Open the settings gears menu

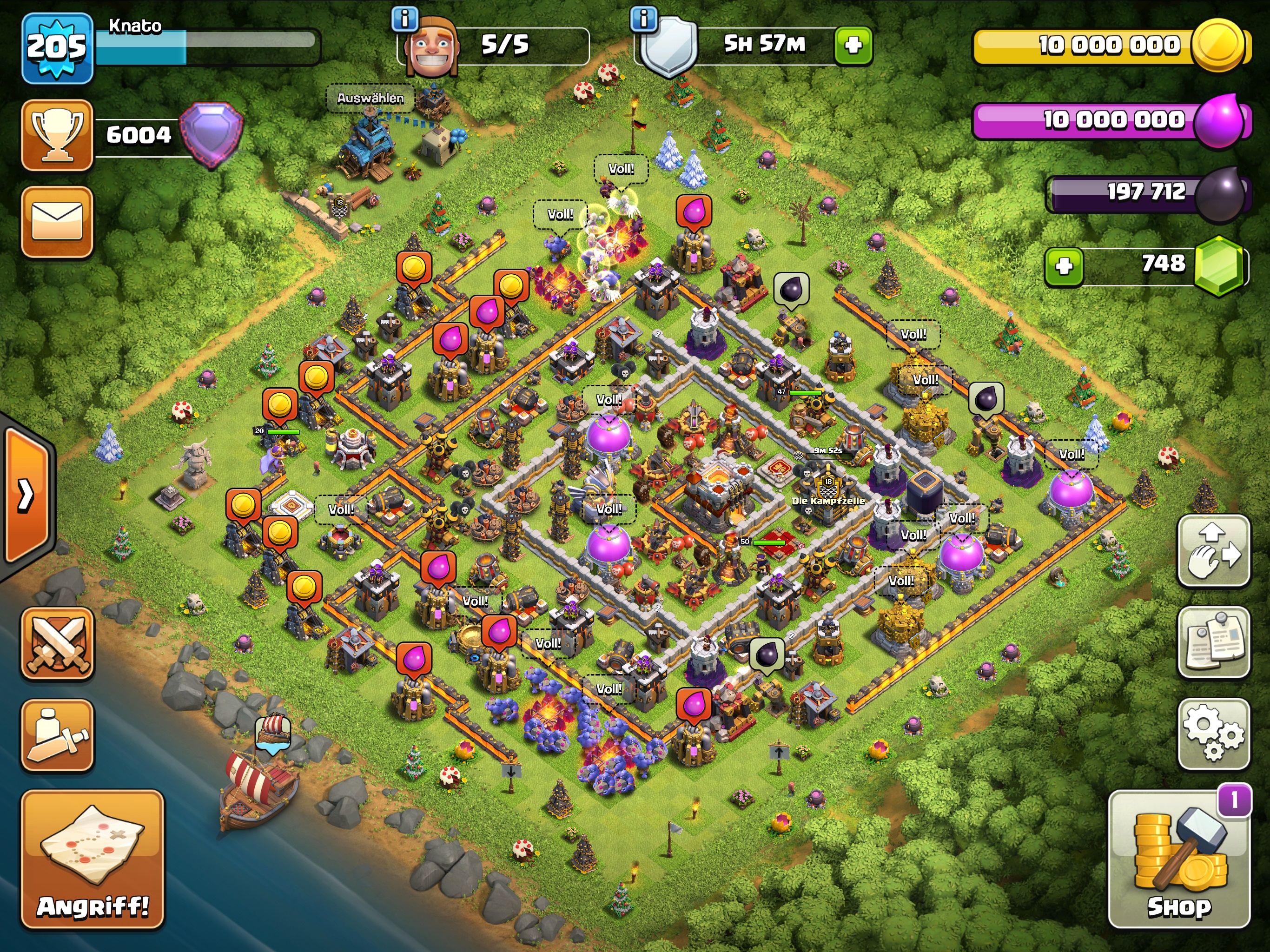tap(1213, 734)
